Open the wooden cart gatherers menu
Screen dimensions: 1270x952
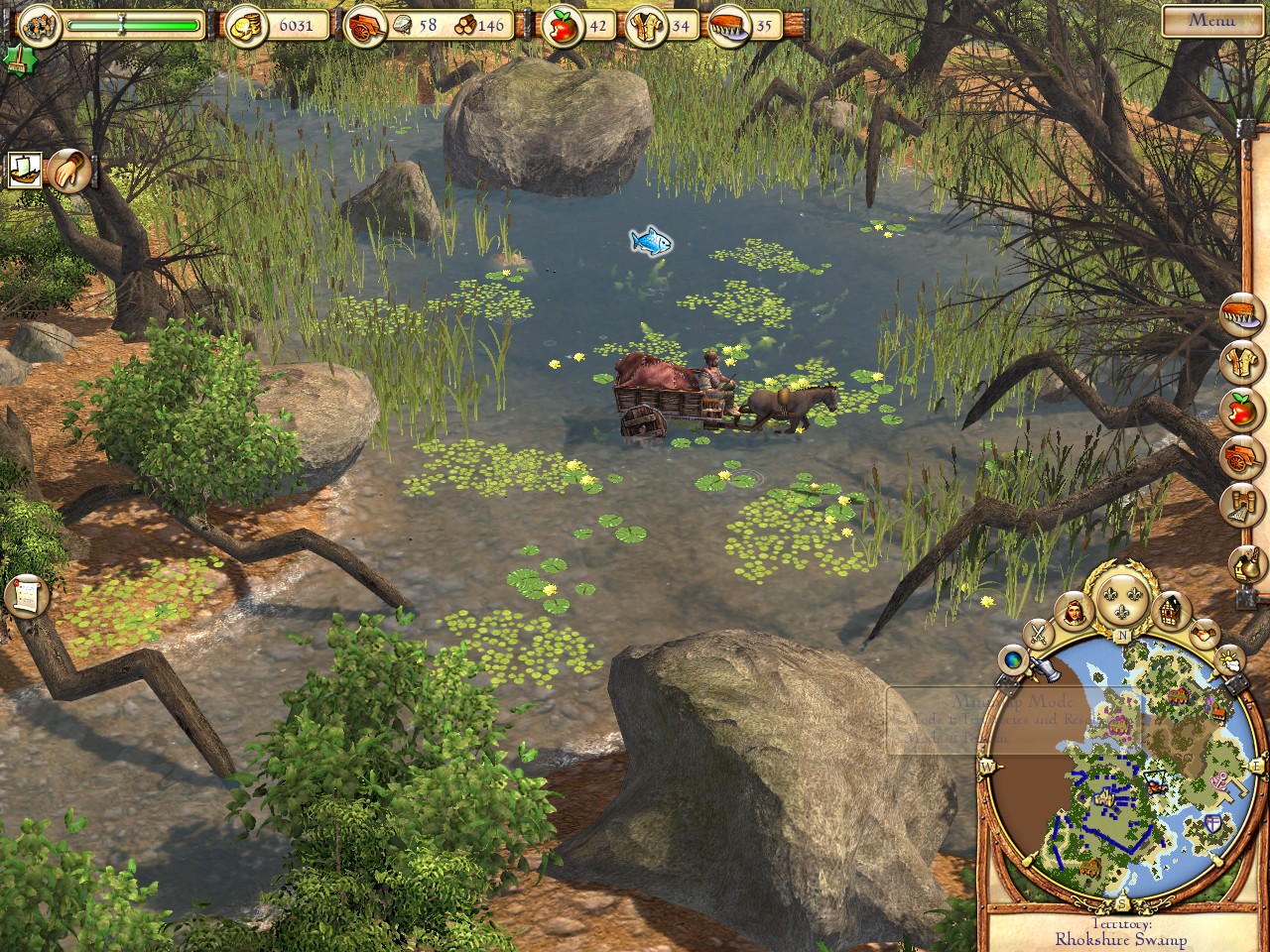(x=1243, y=456)
